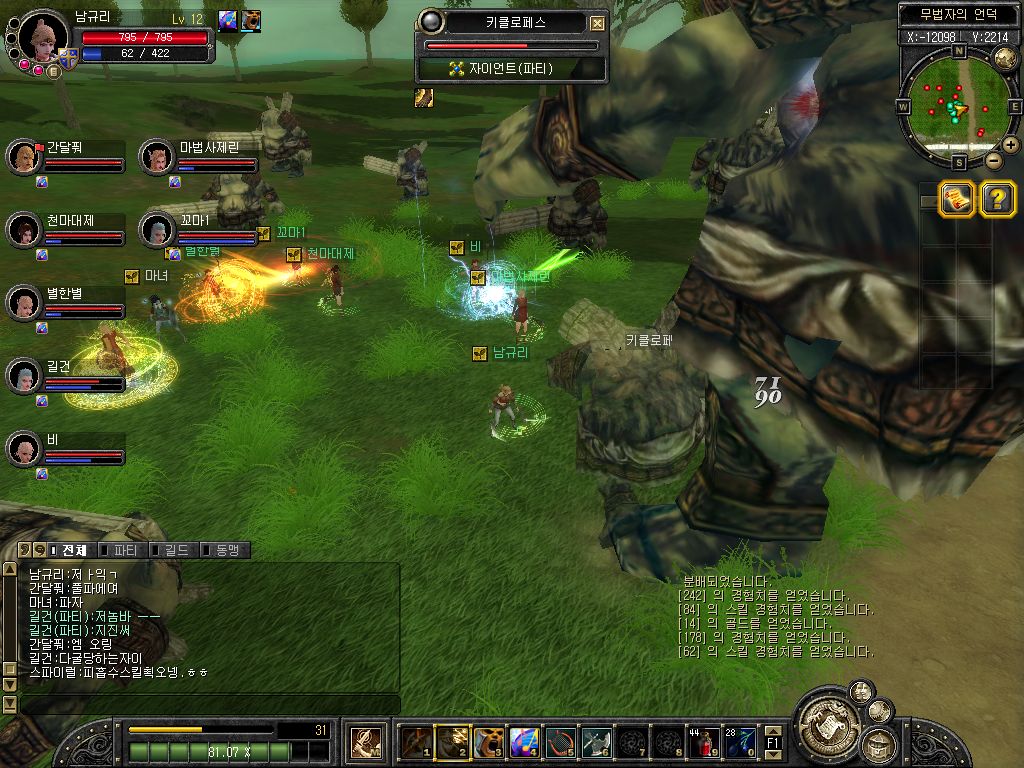Show the 전체 chat tab
Screen dimensions: 1024x768
[x=70, y=550]
